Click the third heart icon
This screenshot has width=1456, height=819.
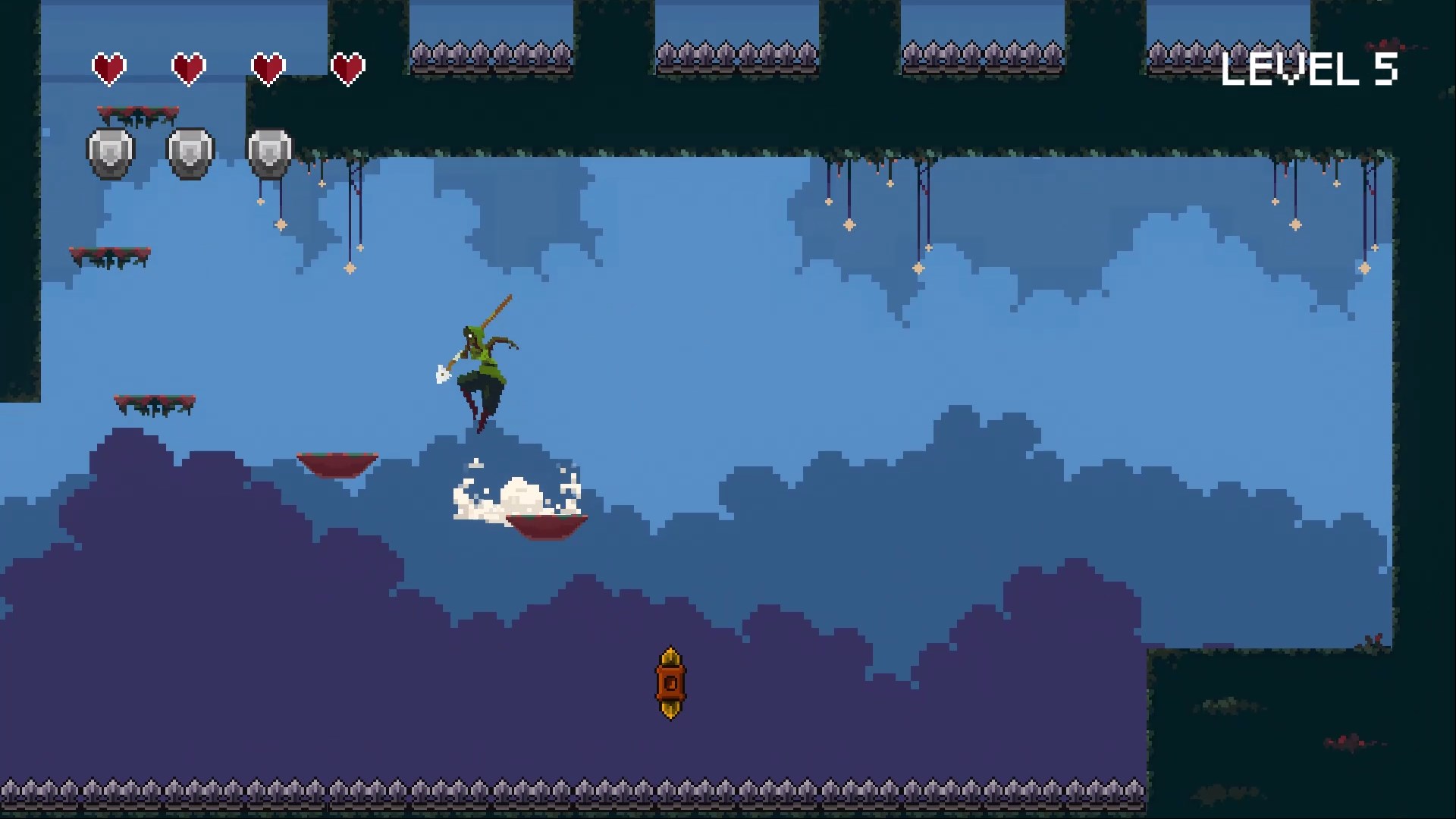pos(271,67)
